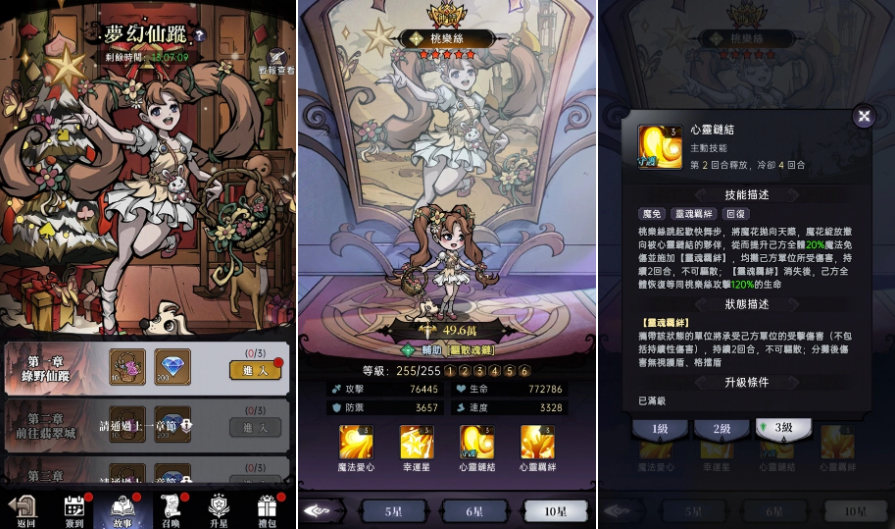Open the 心靈羈絆 skill details
The width and height of the screenshot is (895, 529).
coord(537,441)
